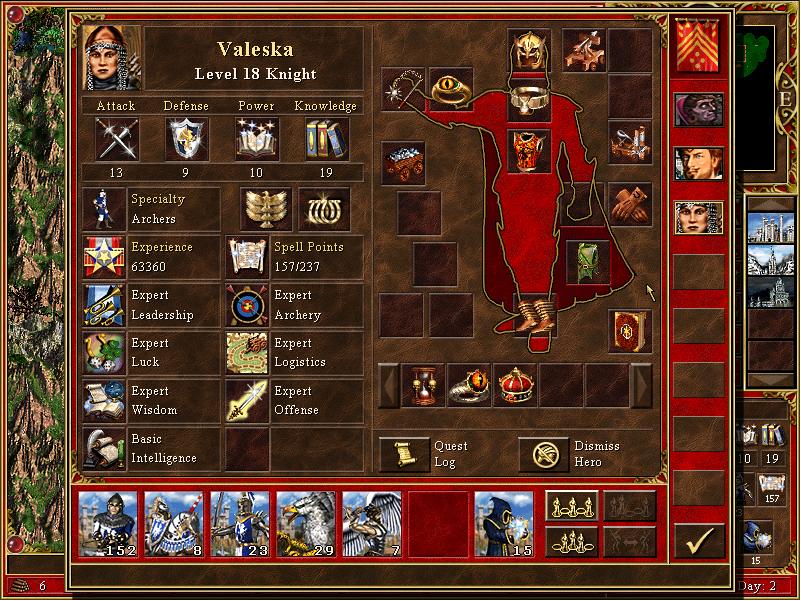Check the Basic Intelligence skill
This screenshot has width=801, height=601.
coord(104,449)
